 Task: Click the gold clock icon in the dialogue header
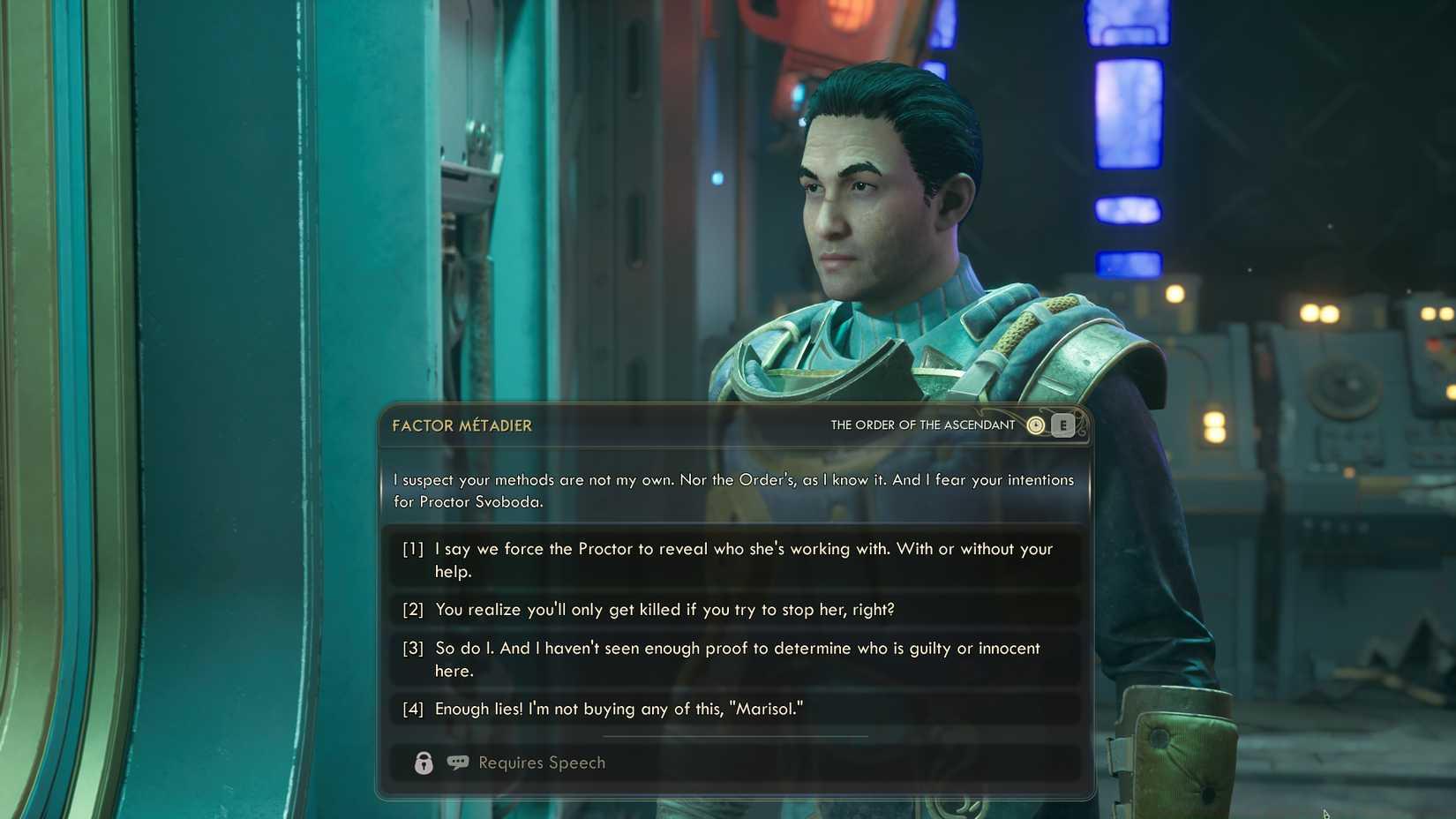(1036, 425)
